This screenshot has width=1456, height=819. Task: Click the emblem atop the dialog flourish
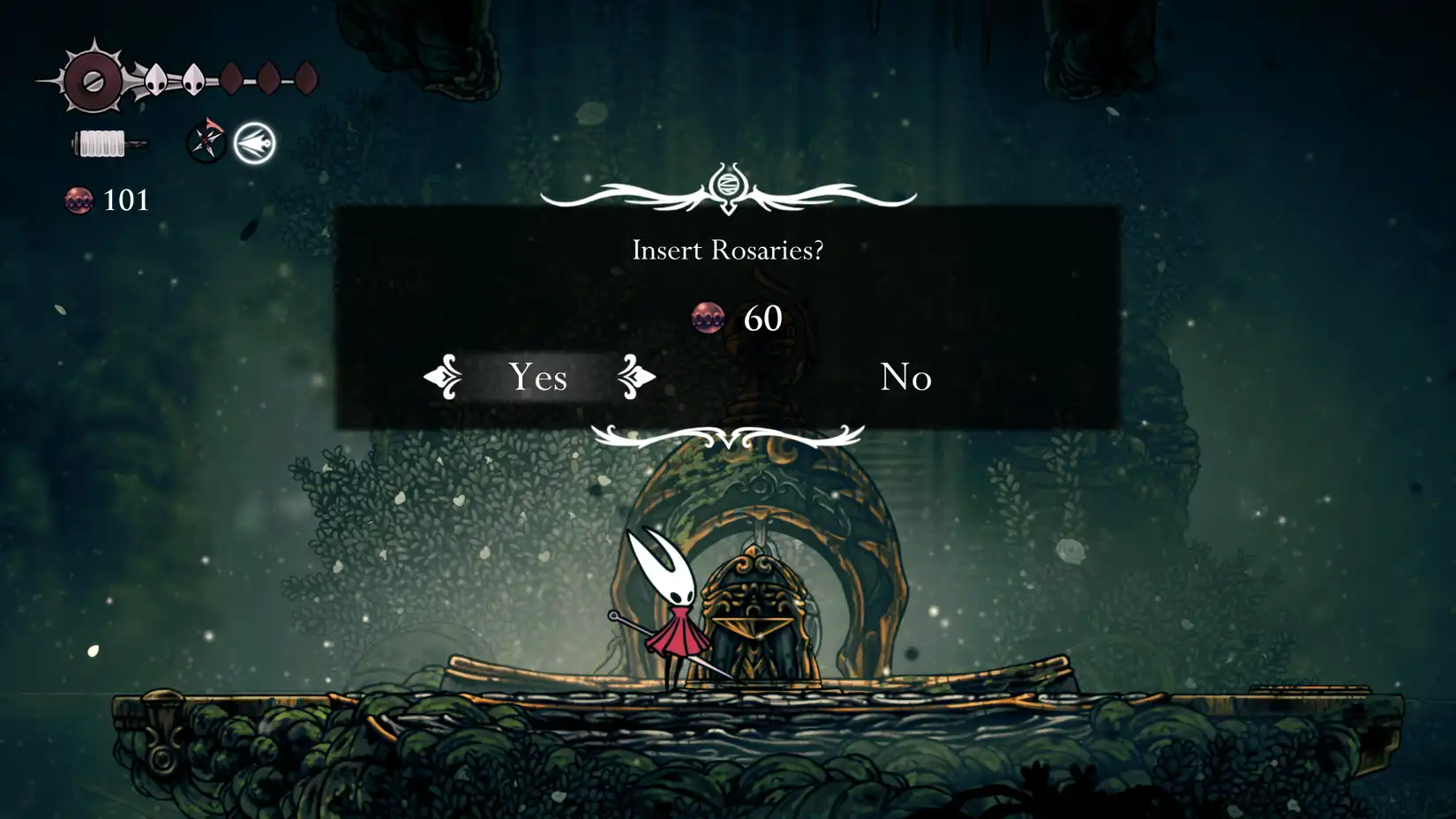pyautogui.click(x=729, y=183)
